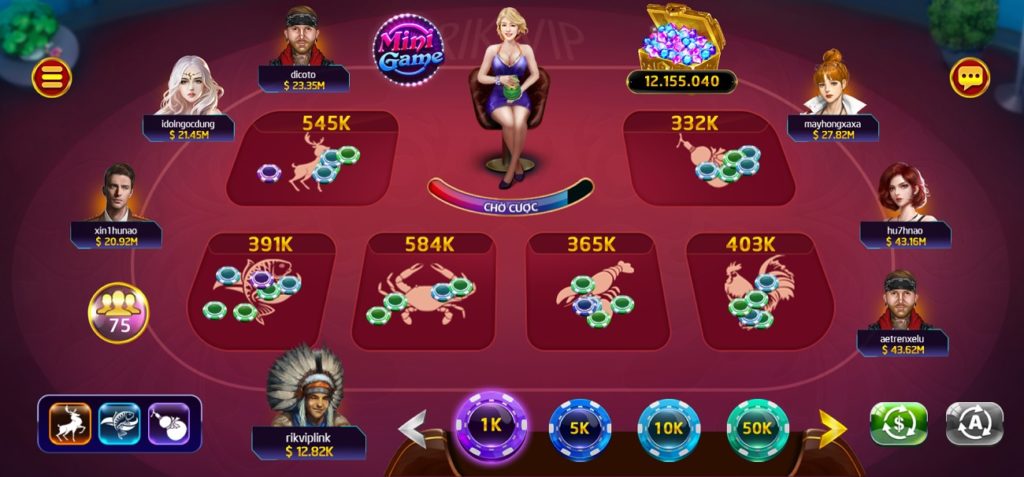Select the blue 5K chip
The width and height of the screenshot is (1024, 477).
[580, 427]
